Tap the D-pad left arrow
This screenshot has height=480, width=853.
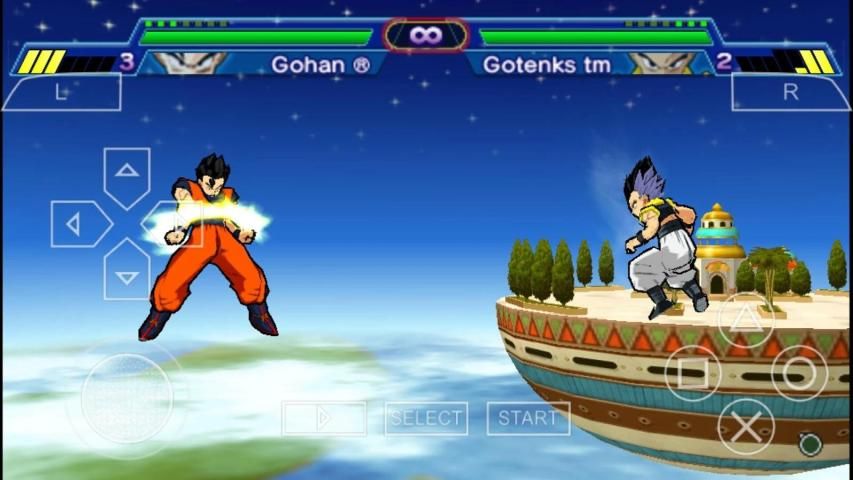pyautogui.click(x=76, y=224)
